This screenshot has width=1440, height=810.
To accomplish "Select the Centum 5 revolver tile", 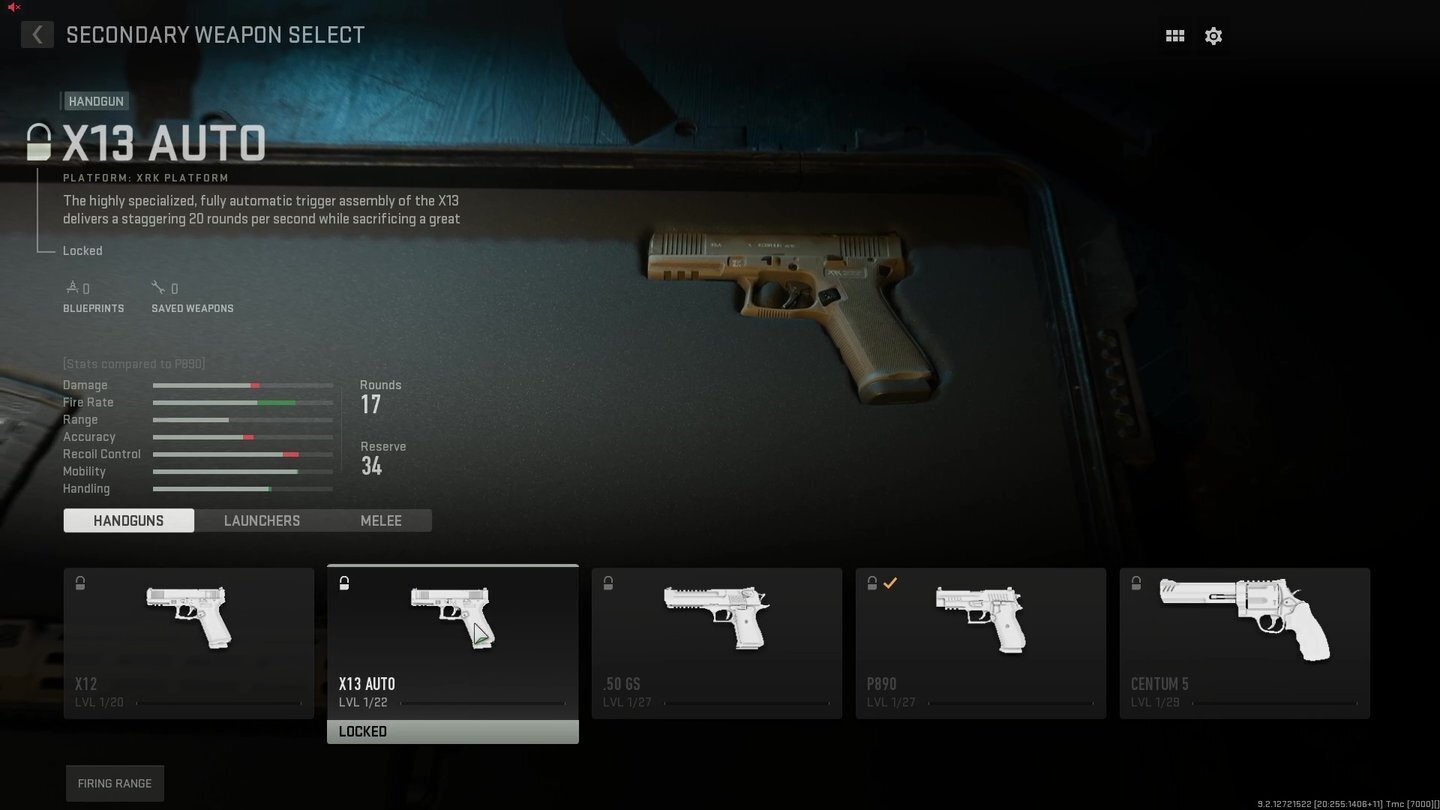I will pos(1245,643).
